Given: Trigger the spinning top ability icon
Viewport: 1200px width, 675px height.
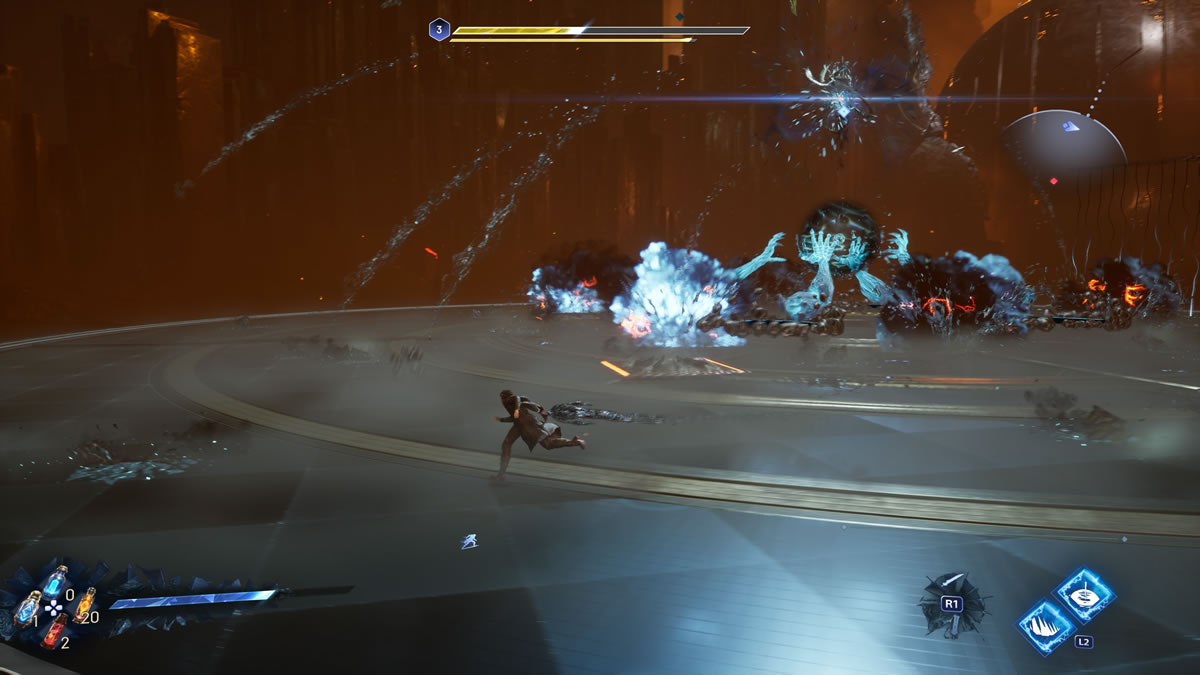Looking at the screenshot, I should [x=1086, y=594].
